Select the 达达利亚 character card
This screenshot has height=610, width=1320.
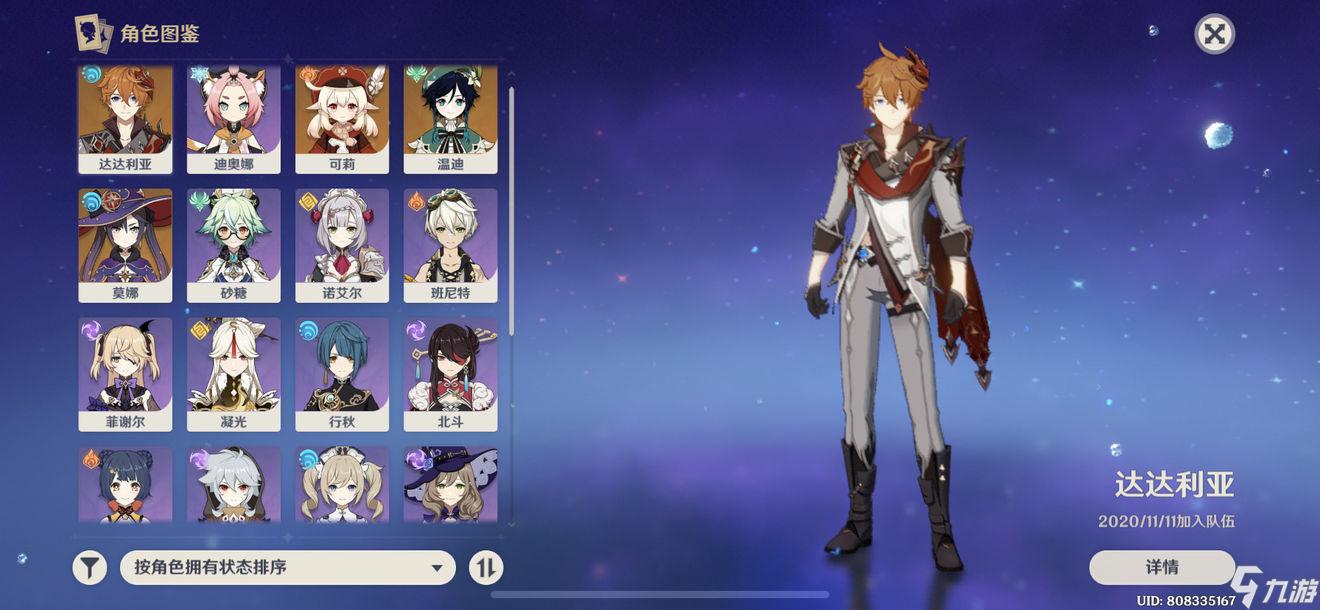pos(125,119)
